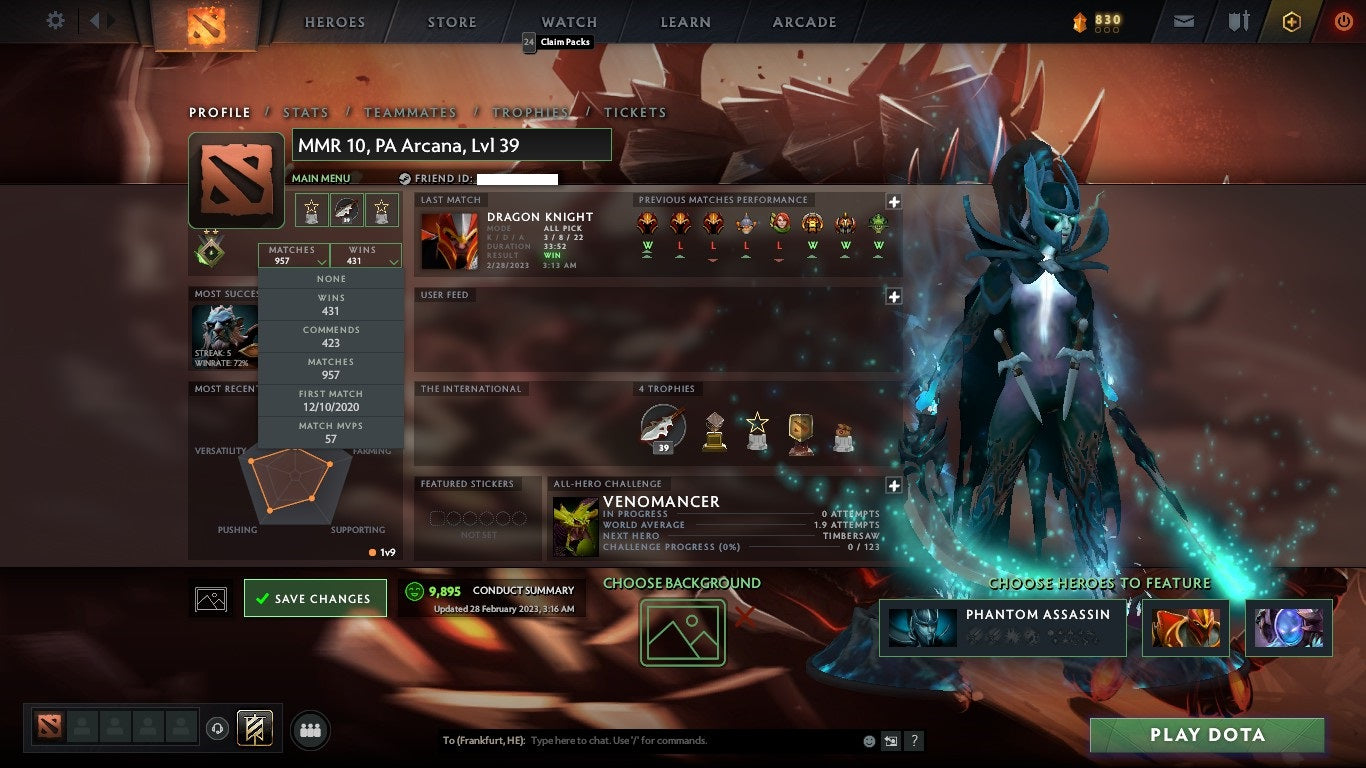
Task: Open the friends list people icon
Action: tap(309, 730)
